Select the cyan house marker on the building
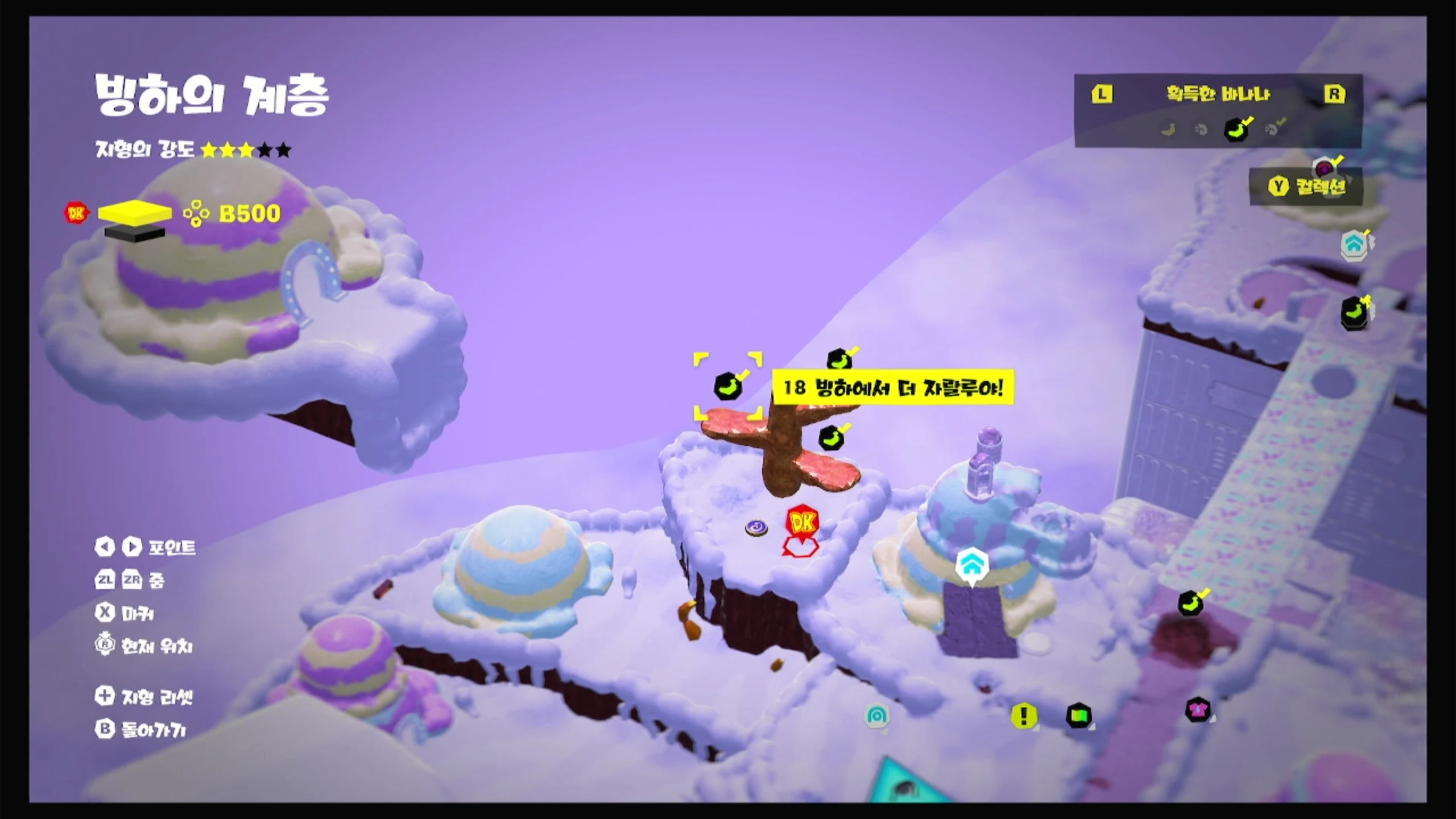 971,564
